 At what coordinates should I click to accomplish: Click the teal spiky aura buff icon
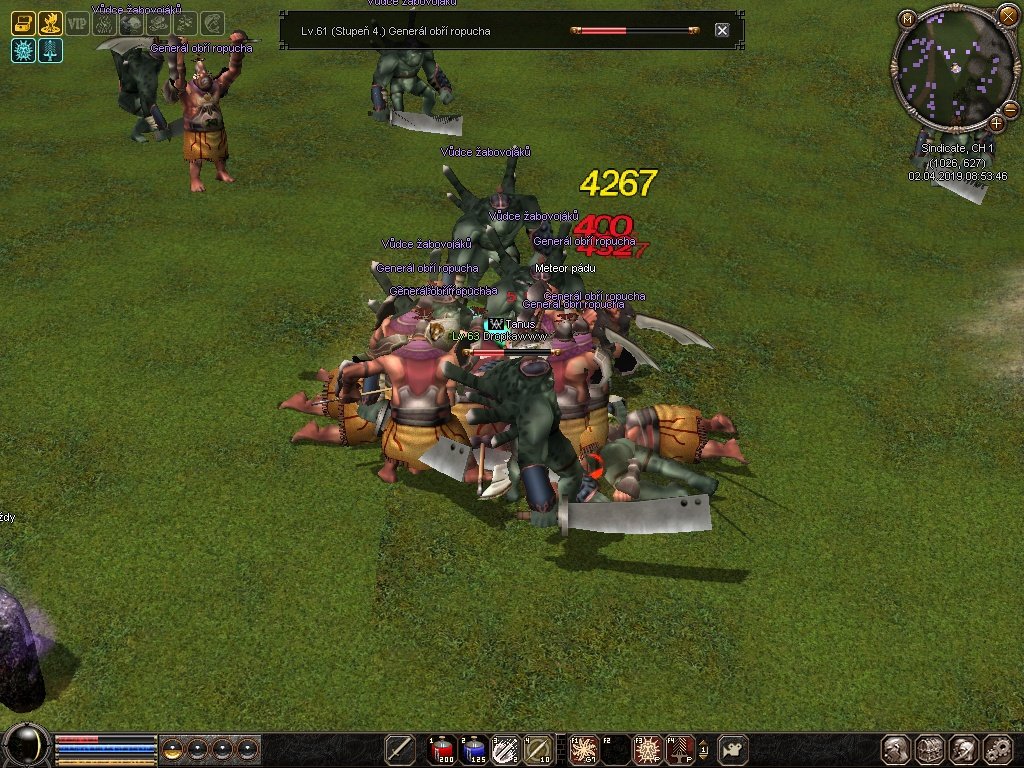pyautogui.click(x=23, y=51)
